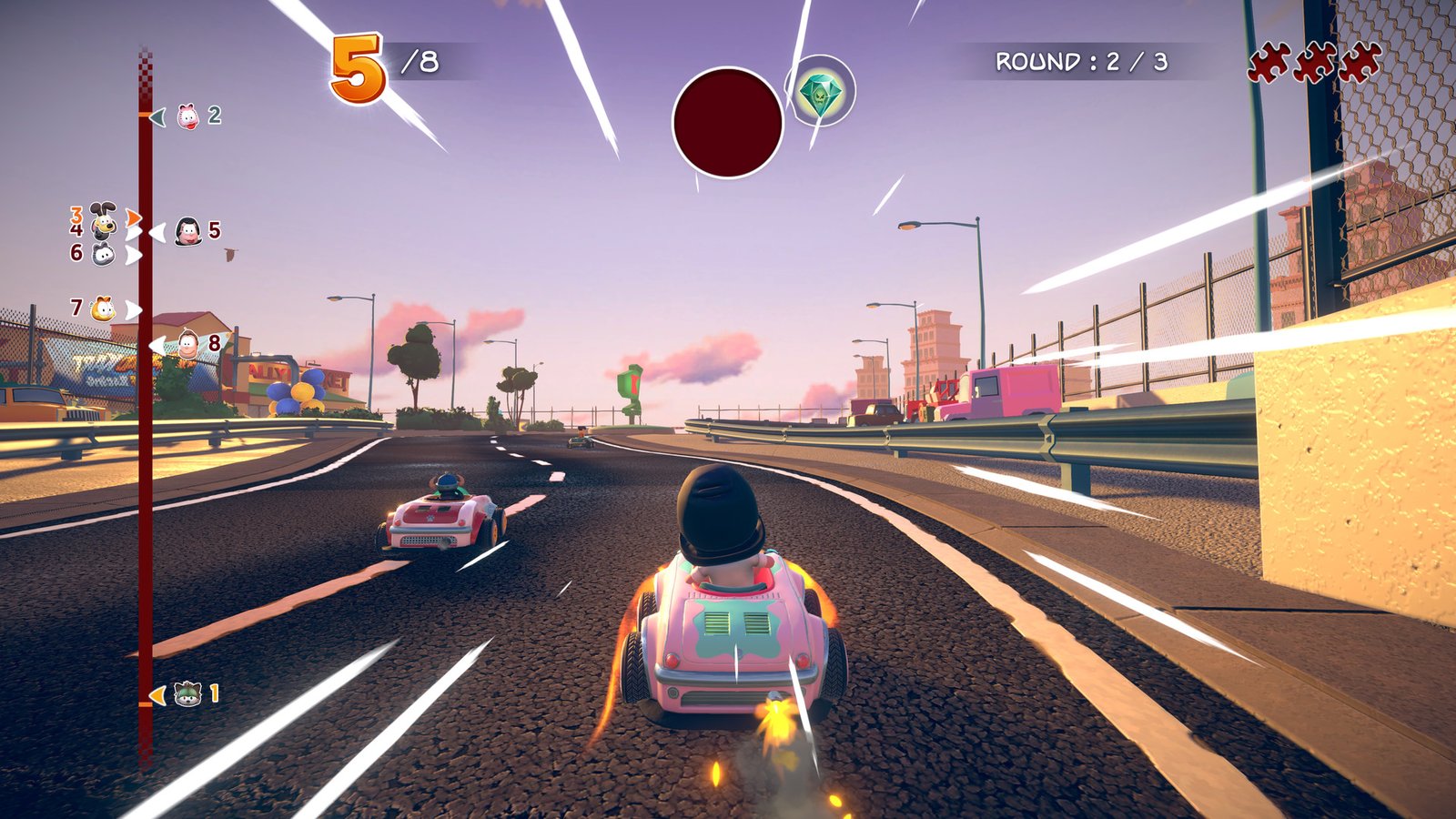Click the evil diamond item icon
The height and width of the screenshot is (819, 1456).
pos(820,95)
